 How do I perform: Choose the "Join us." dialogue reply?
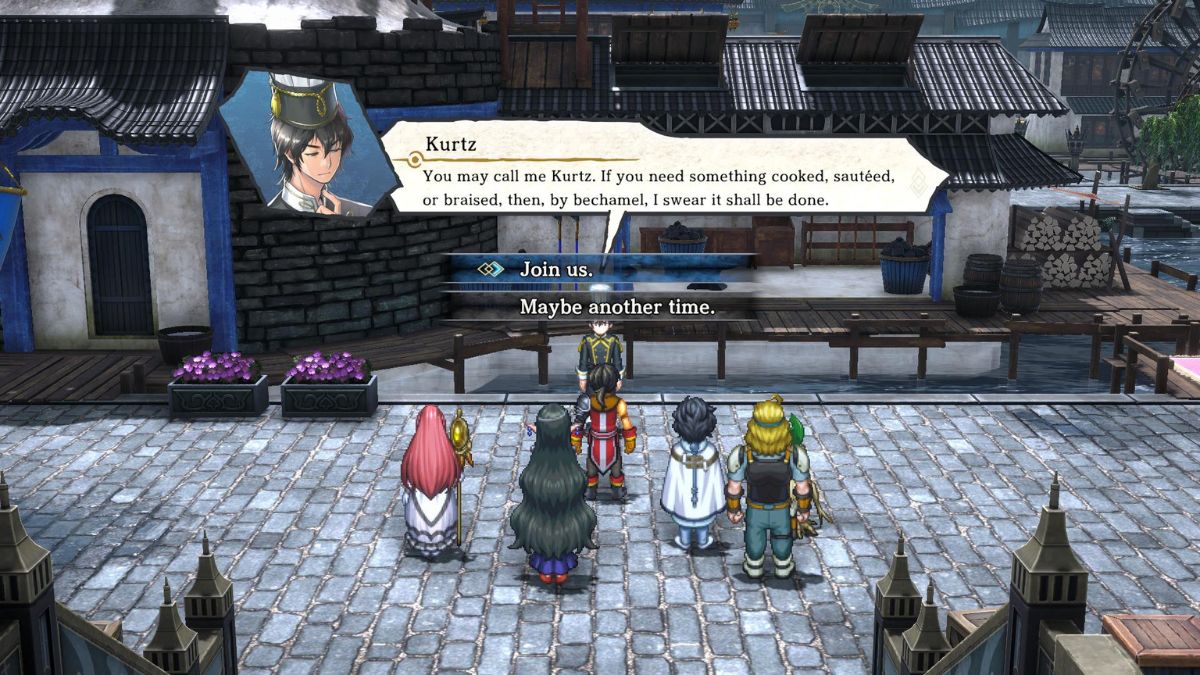click(x=556, y=269)
